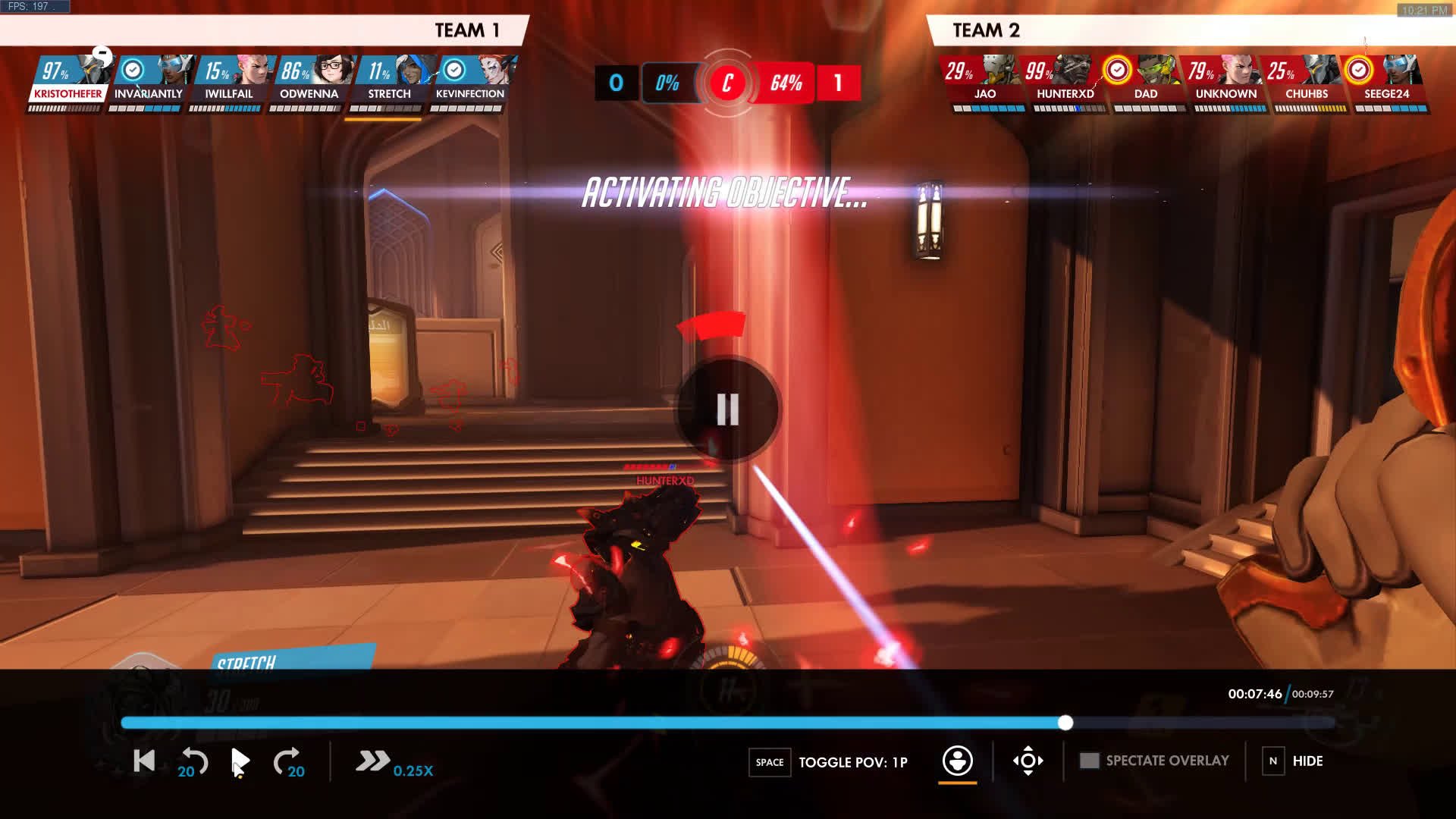1456x819 pixels.
Task: Select the first-person player view icon
Action: 957,761
